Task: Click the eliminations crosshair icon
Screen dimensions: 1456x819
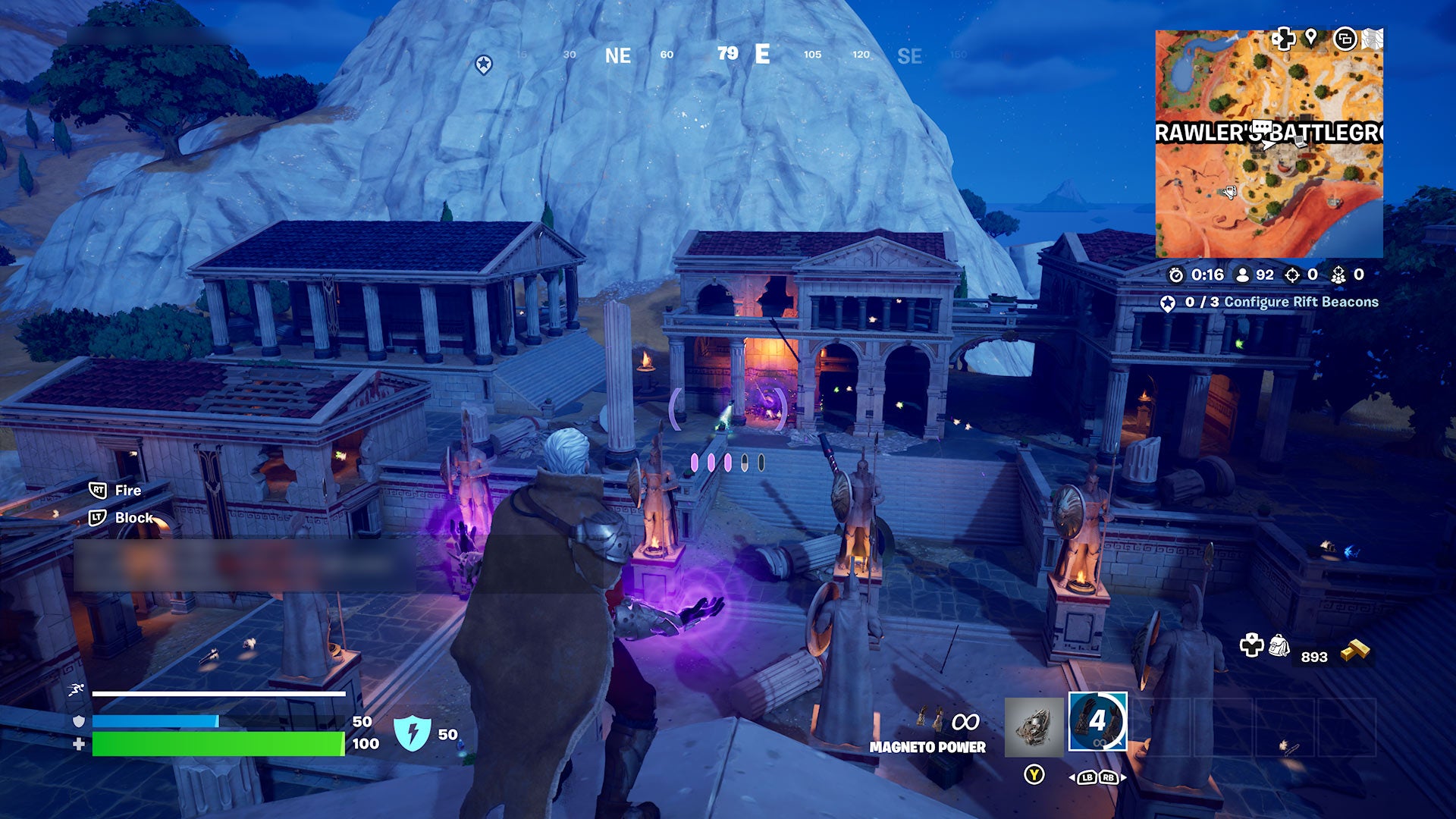Action: tap(1291, 275)
